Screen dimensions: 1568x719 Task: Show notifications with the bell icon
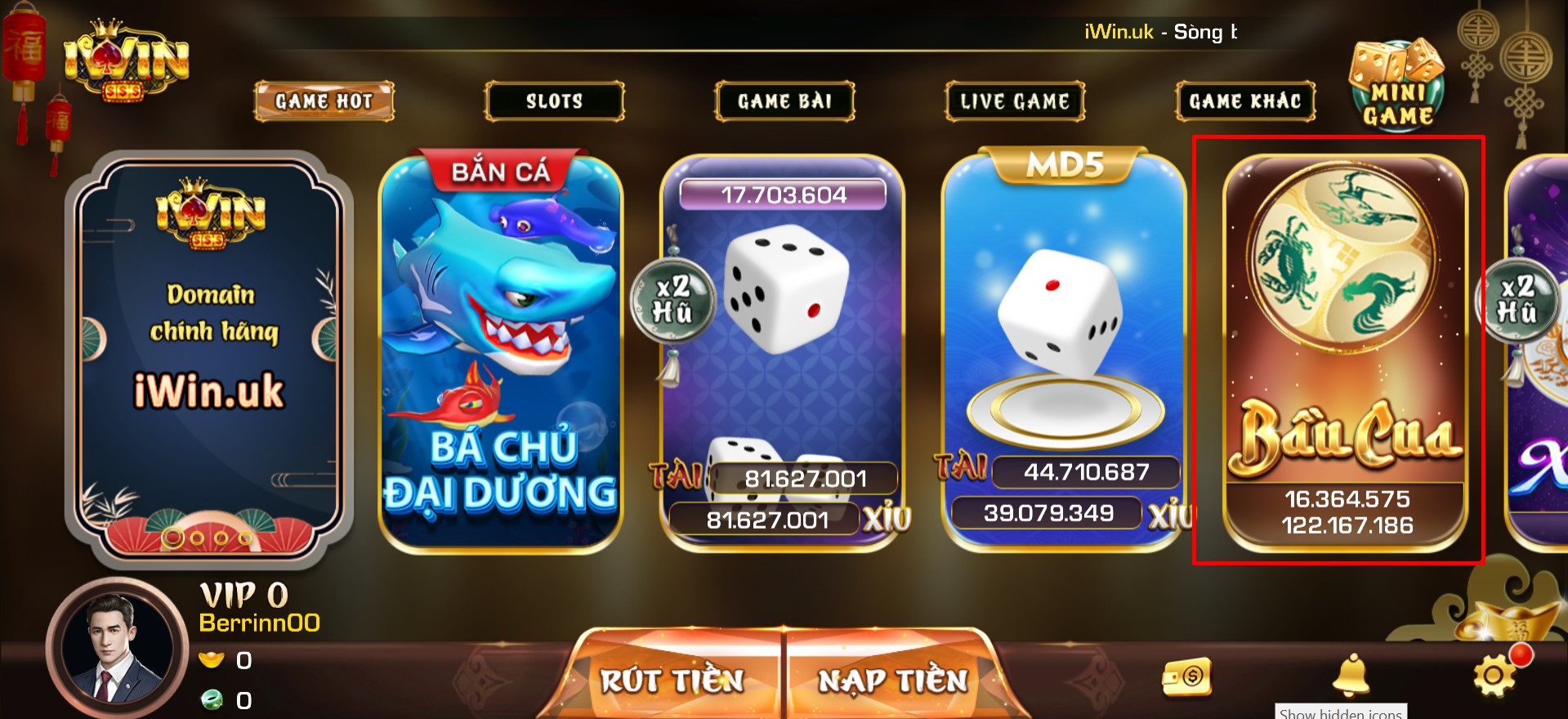pyautogui.click(x=1351, y=676)
